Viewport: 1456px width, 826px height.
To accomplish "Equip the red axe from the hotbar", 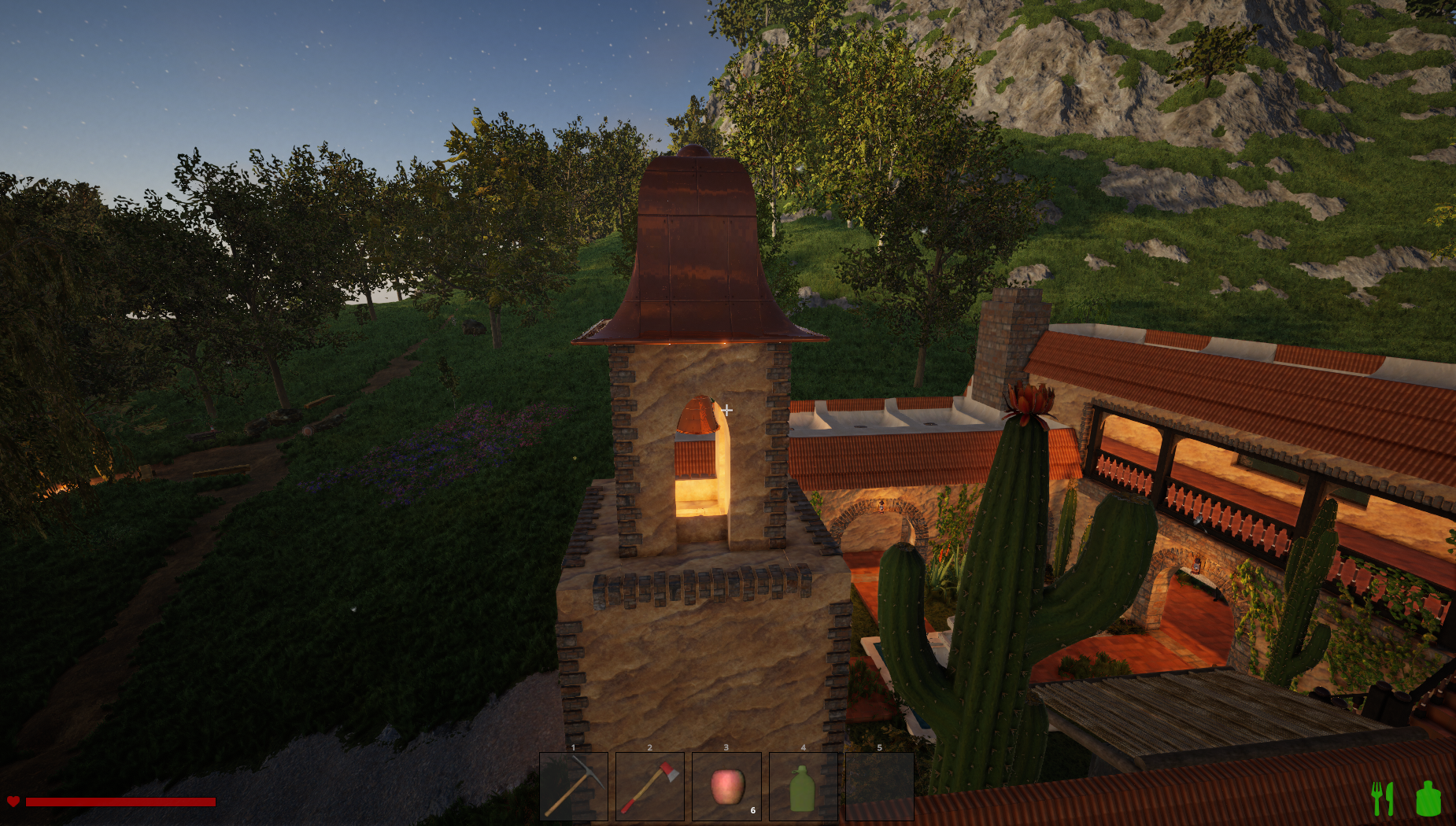I will pyautogui.click(x=649, y=786).
